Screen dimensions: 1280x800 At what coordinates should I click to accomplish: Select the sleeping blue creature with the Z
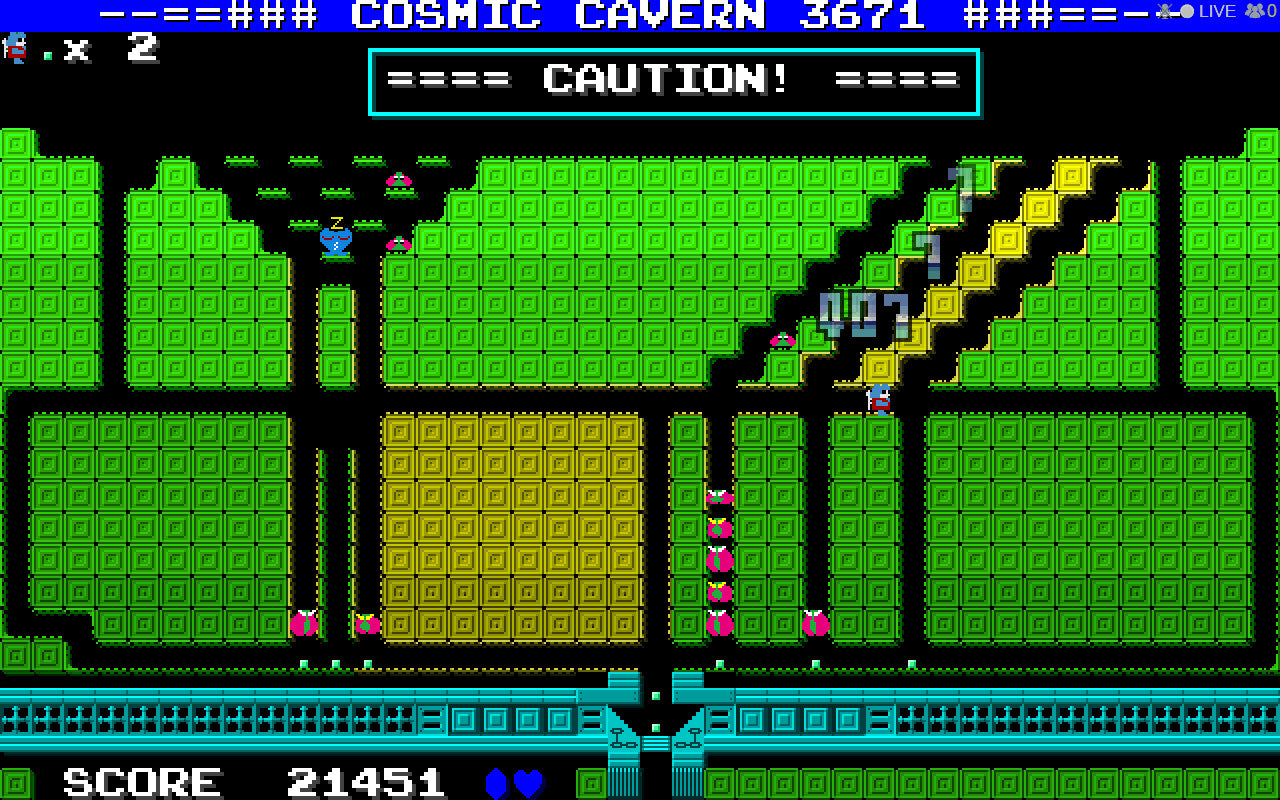(x=336, y=240)
